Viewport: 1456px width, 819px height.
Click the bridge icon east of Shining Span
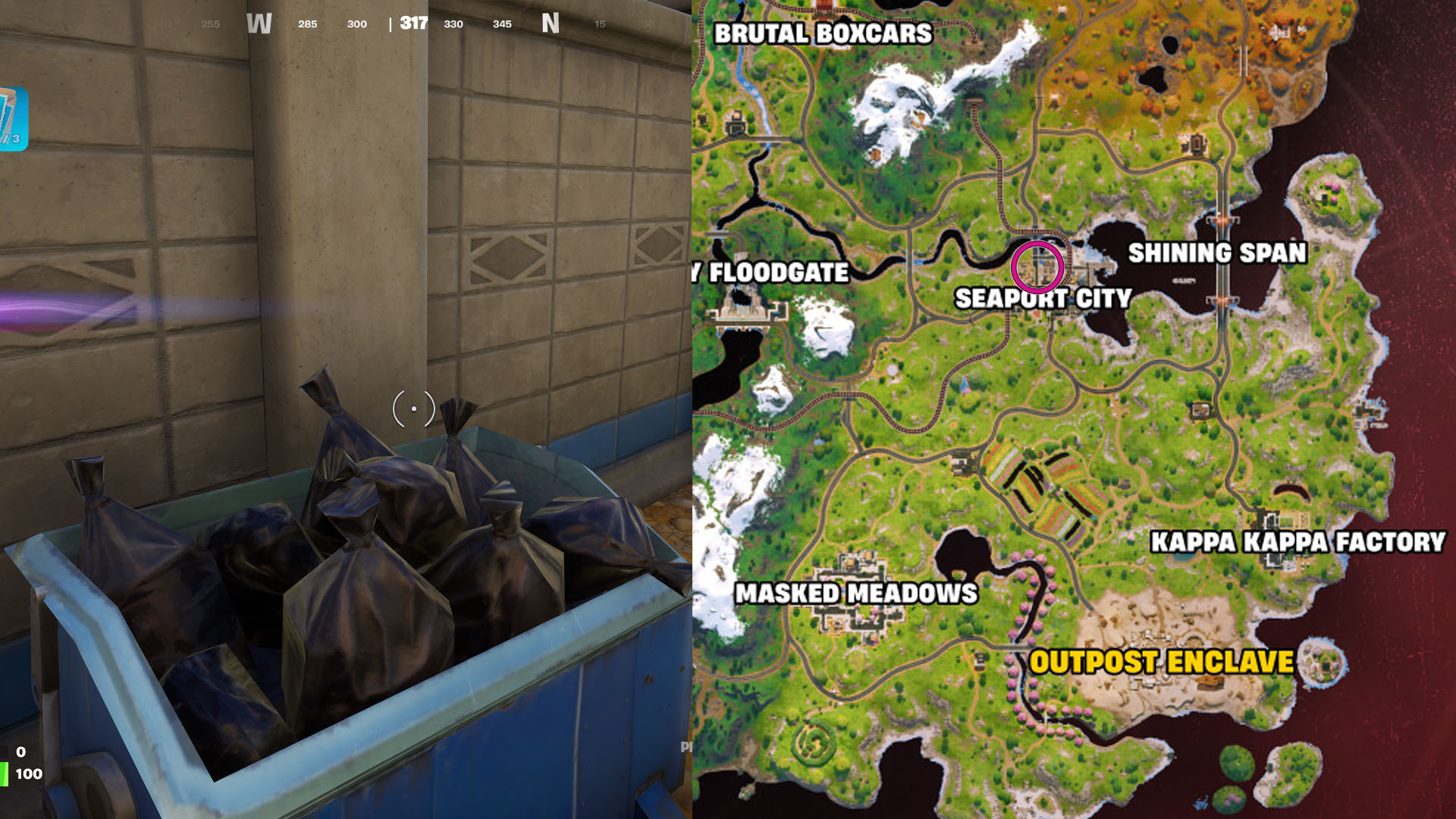tap(1221, 220)
